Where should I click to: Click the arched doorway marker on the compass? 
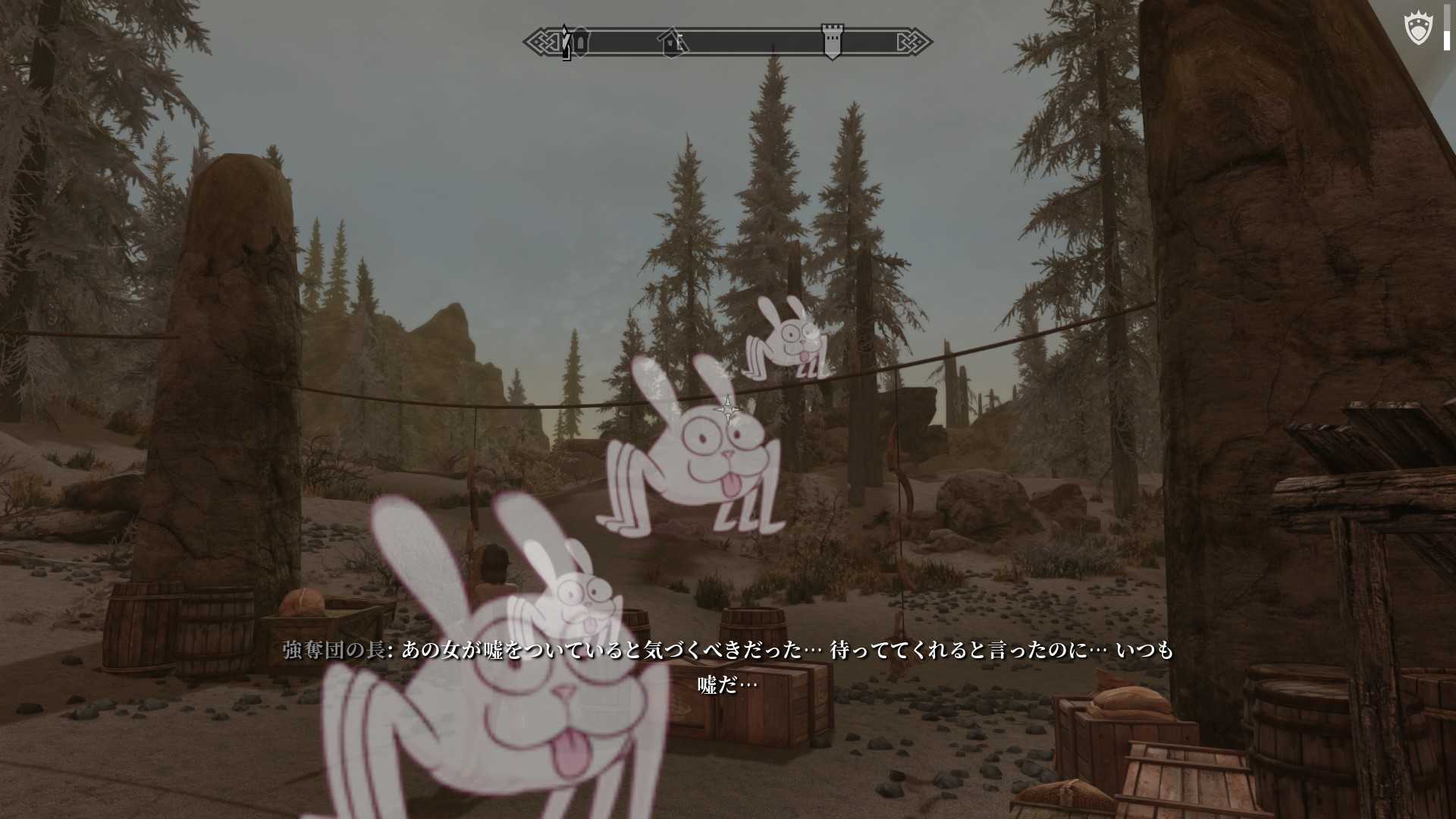pyautogui.click(x=581, y=42)
